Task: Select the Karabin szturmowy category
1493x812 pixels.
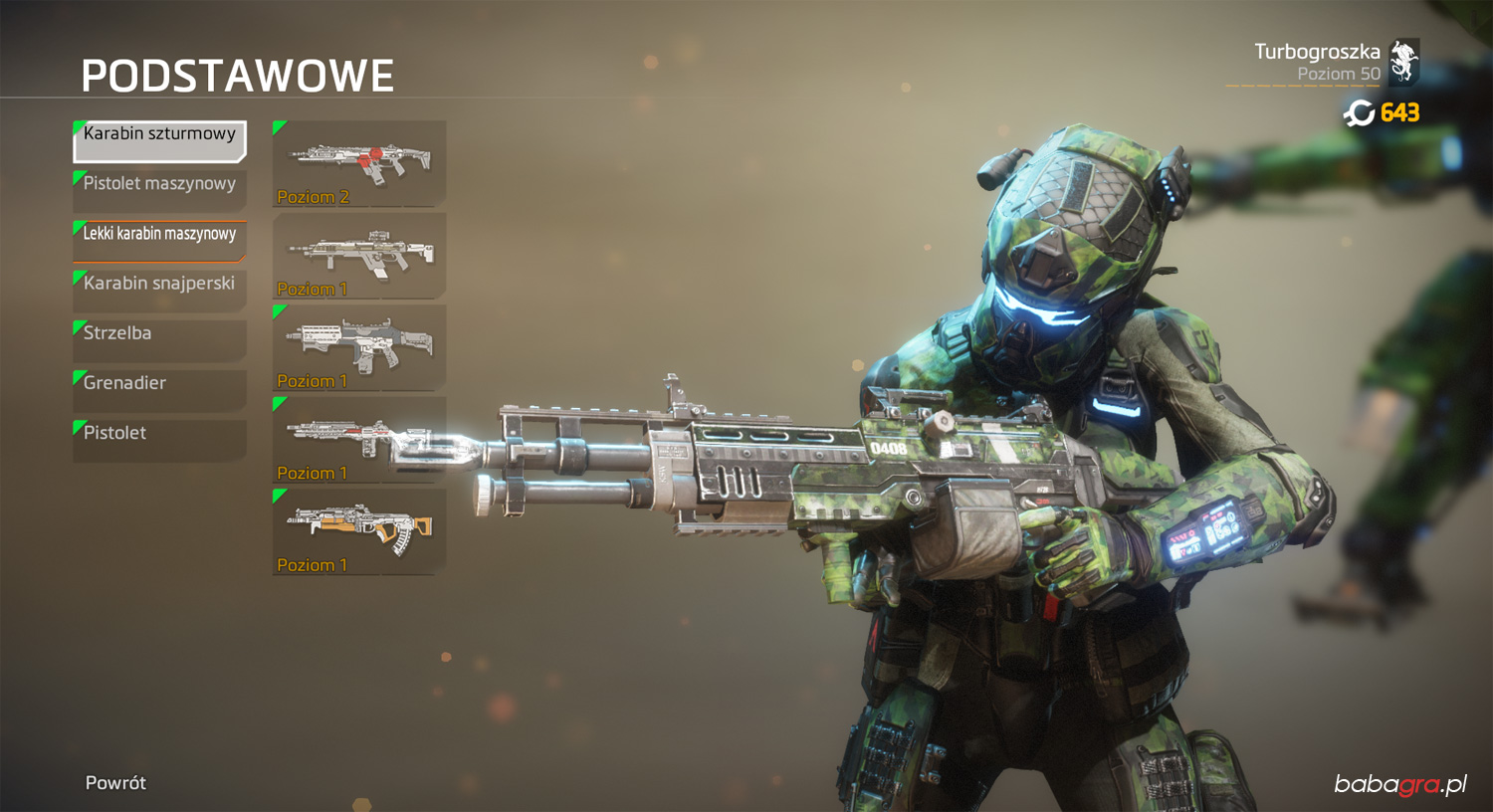Action: point(159,140)
